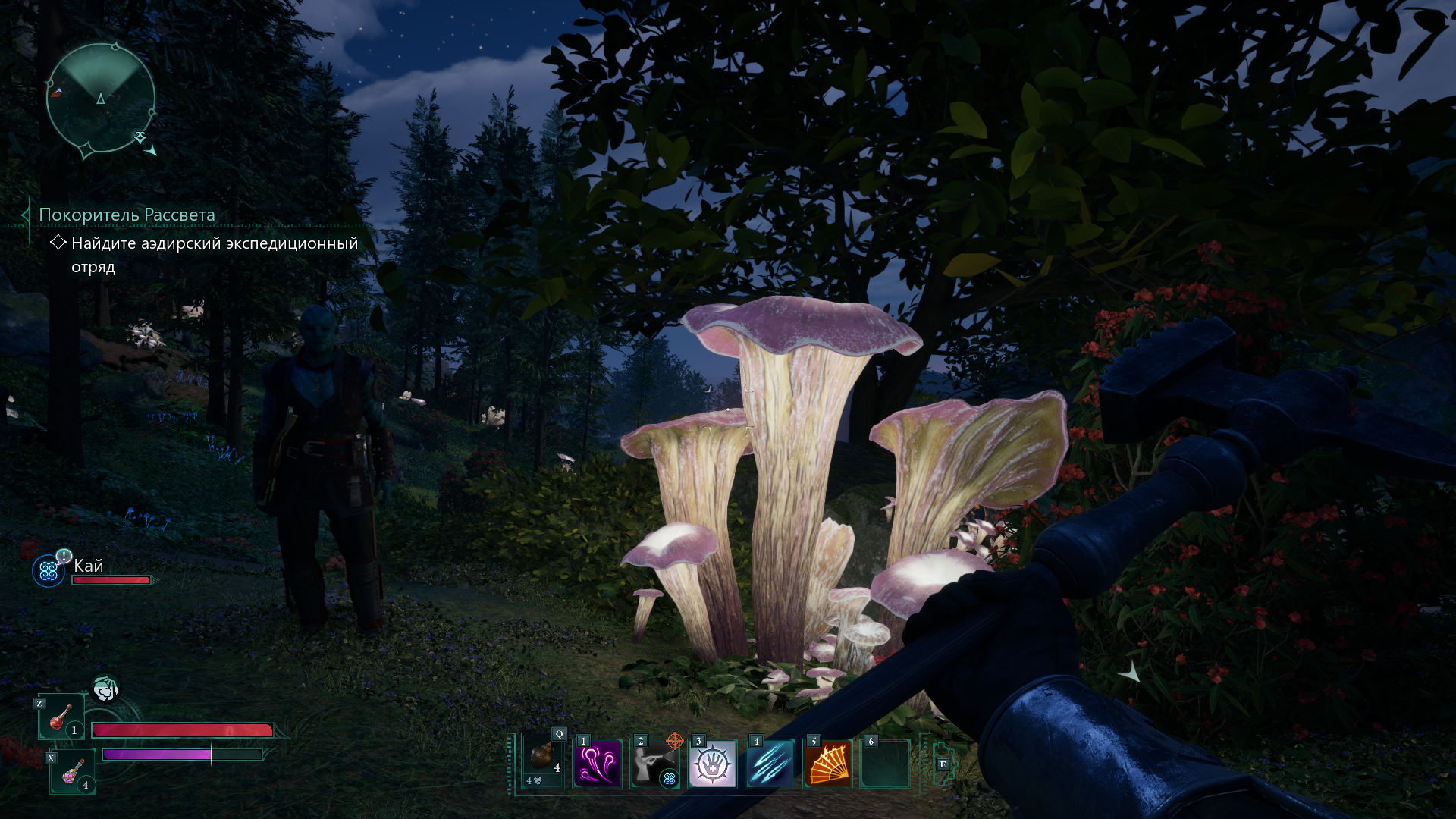Select Kai's companion portrait icon

[49, 571]
